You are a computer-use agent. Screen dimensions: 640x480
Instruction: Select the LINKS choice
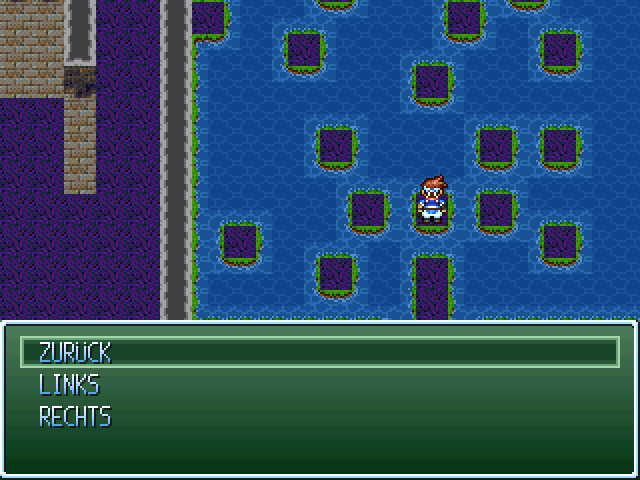coord(69,384)
